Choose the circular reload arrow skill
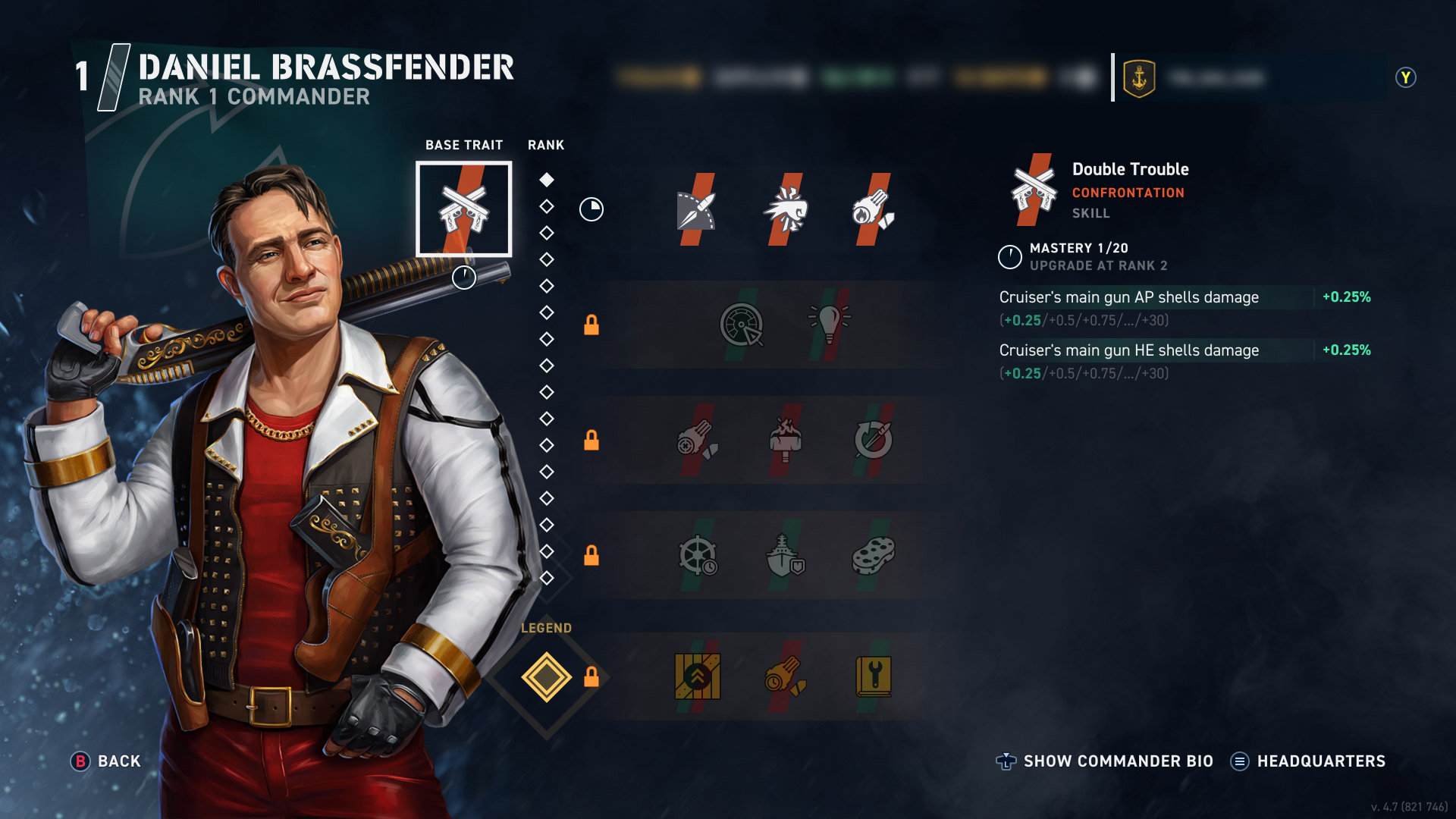Viewport: 1456px width, 819px height. point(873,440)
